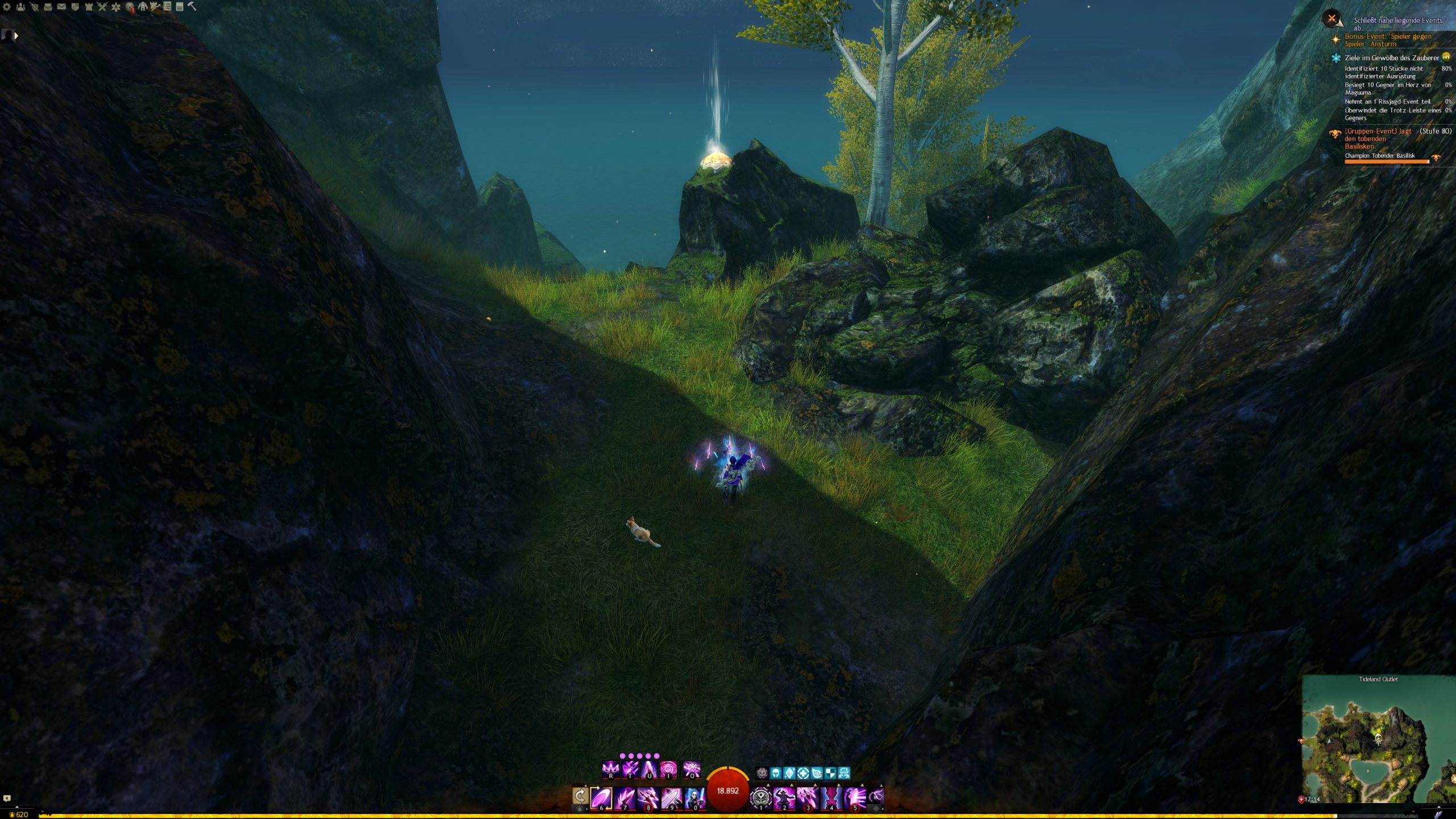
Task: Open the Wizard's Vault star icon
Action: pos(116,7)
